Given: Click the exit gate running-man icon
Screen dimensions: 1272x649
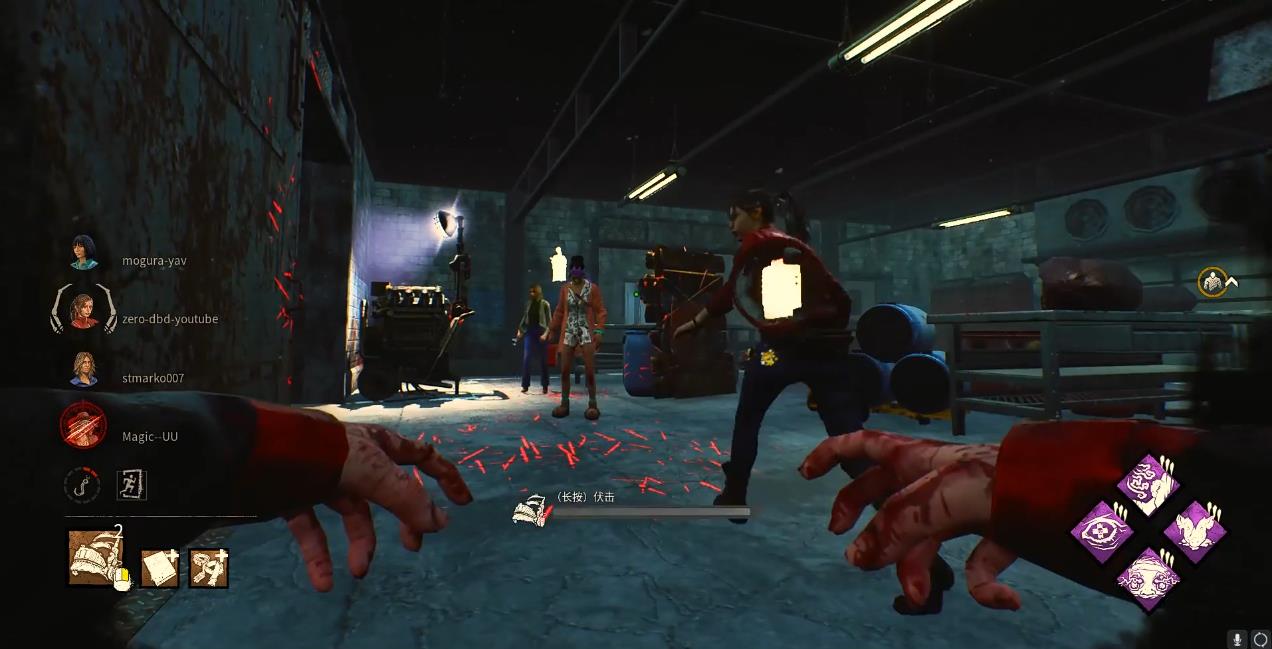Looking at the screenshot, I should (131, 485).
